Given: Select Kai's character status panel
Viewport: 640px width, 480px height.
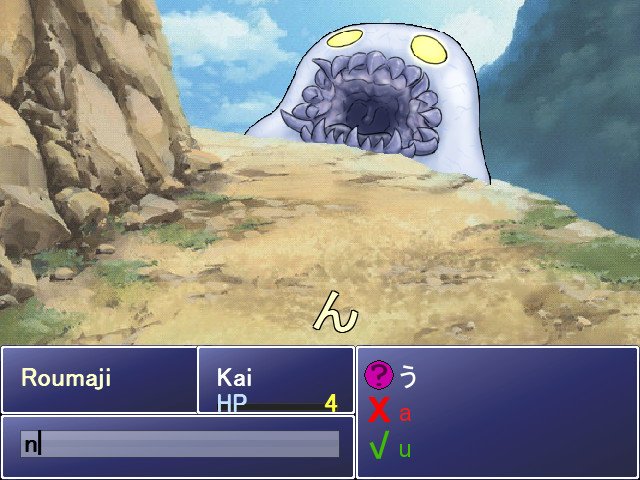Looking at the screenshot, I should [x=276, y=380].
